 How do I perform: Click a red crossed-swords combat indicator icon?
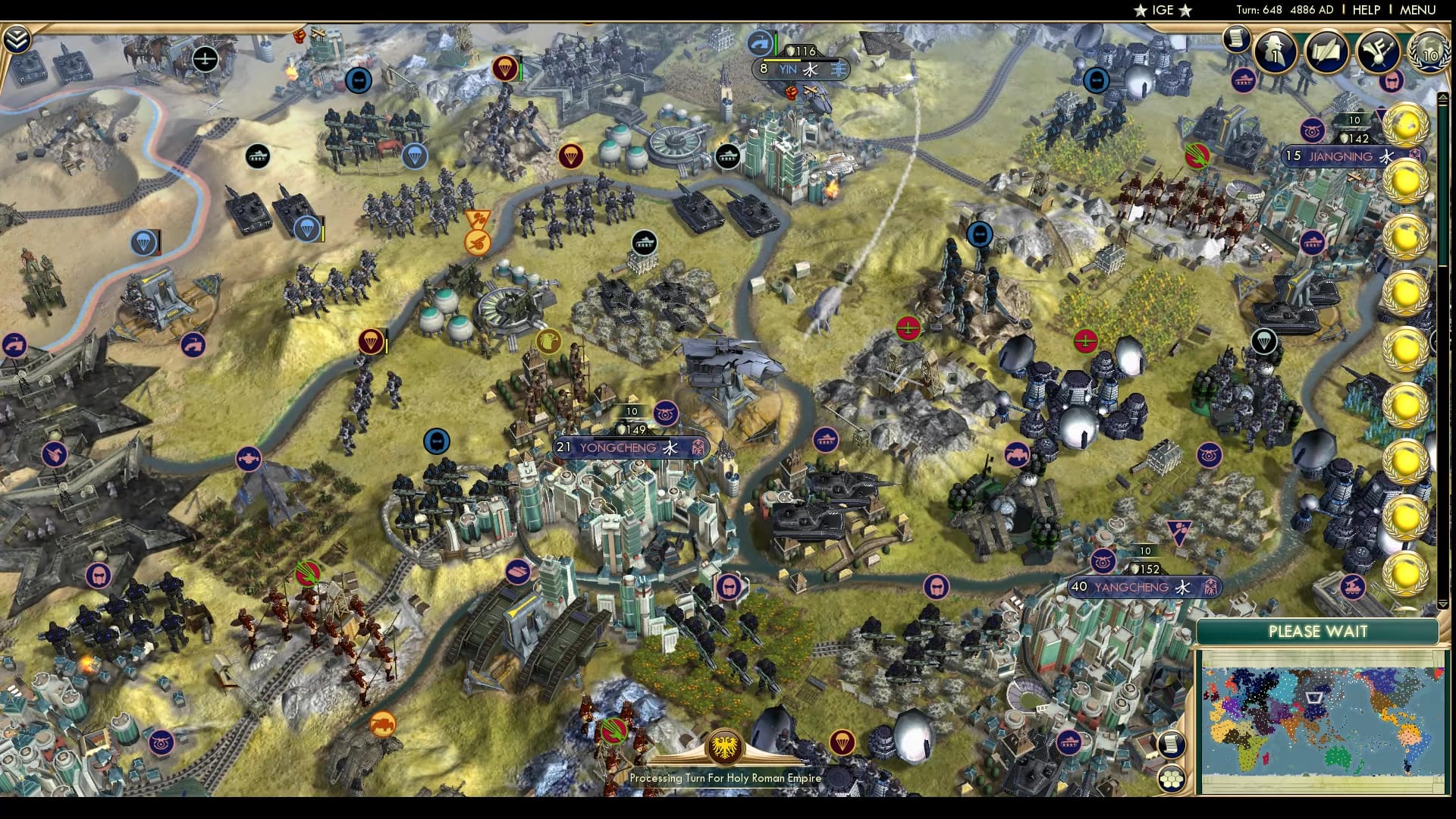908,329
